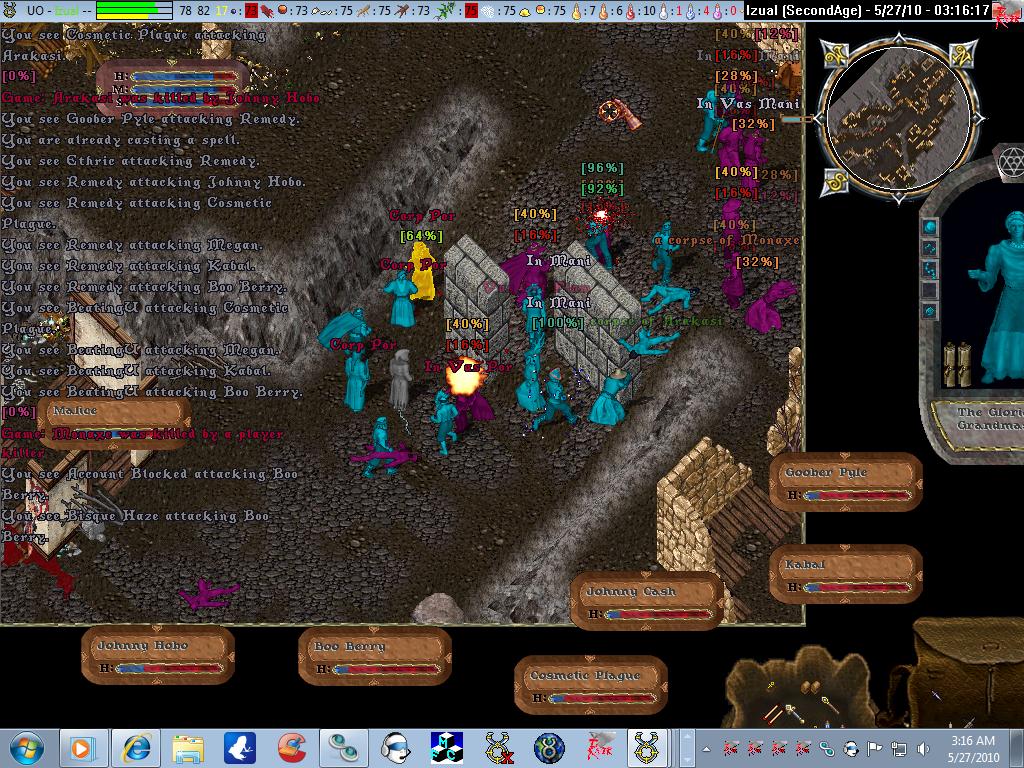Select the Johnny Hobo health bar
Screen dimensions: 1024x768
(157, 656)
